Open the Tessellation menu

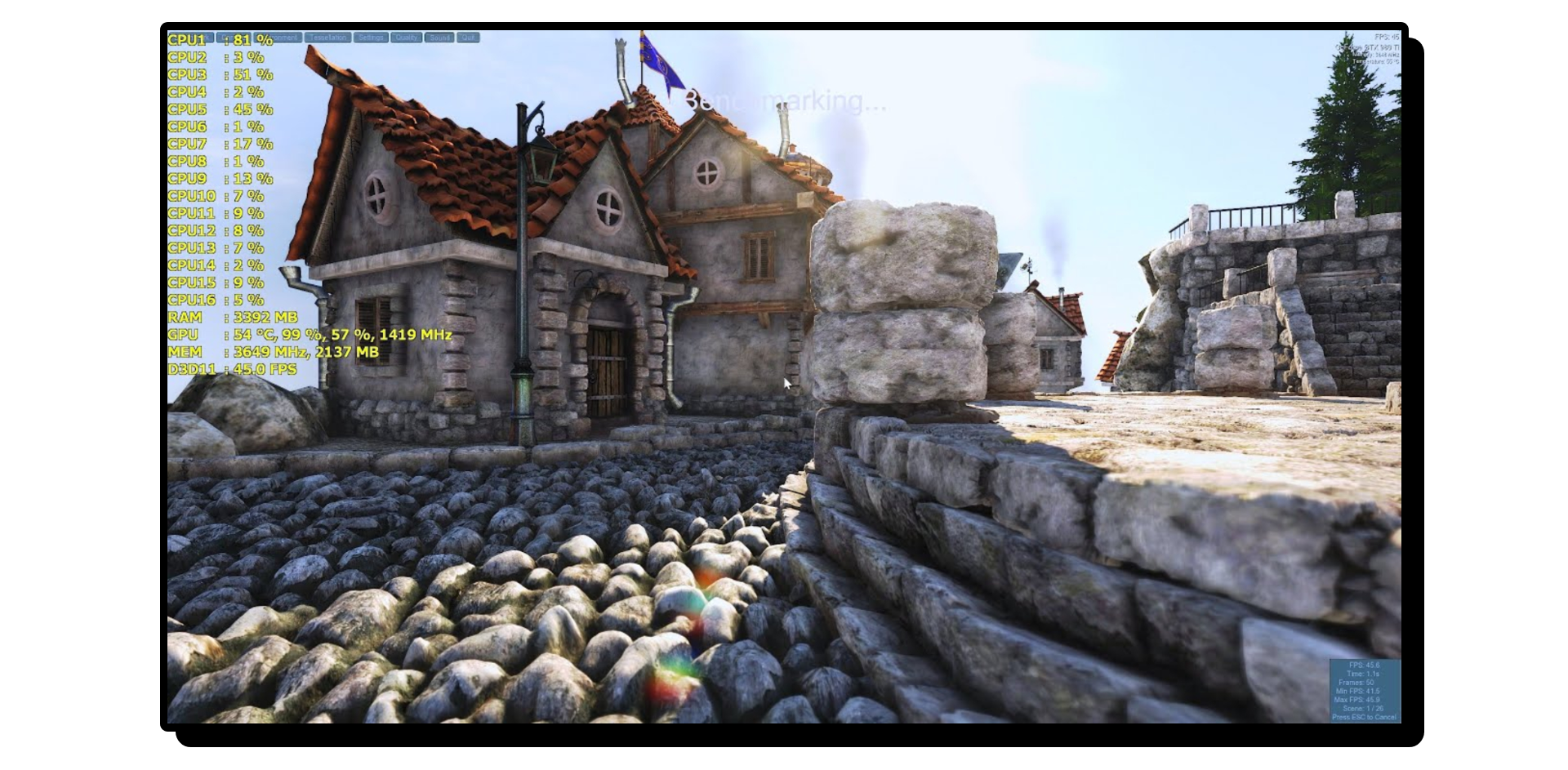327,38
